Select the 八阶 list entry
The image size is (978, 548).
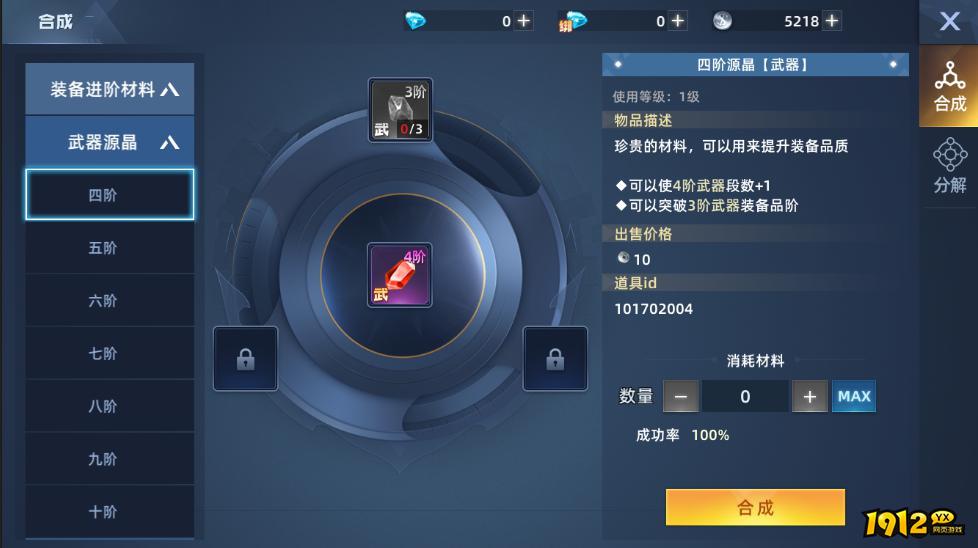110,406
